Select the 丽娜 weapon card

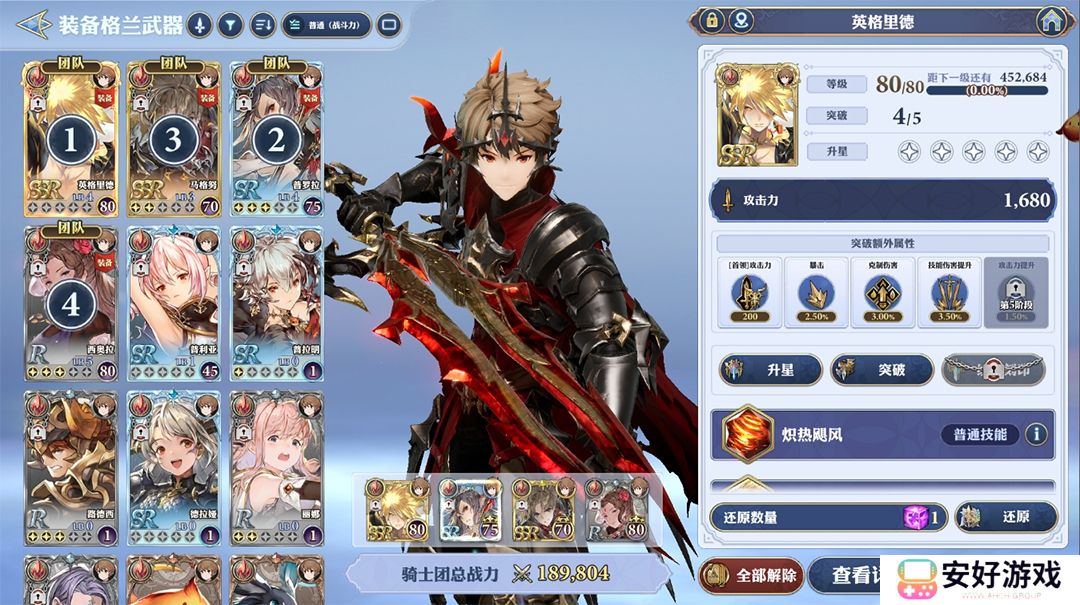click(x=276, y=468)
